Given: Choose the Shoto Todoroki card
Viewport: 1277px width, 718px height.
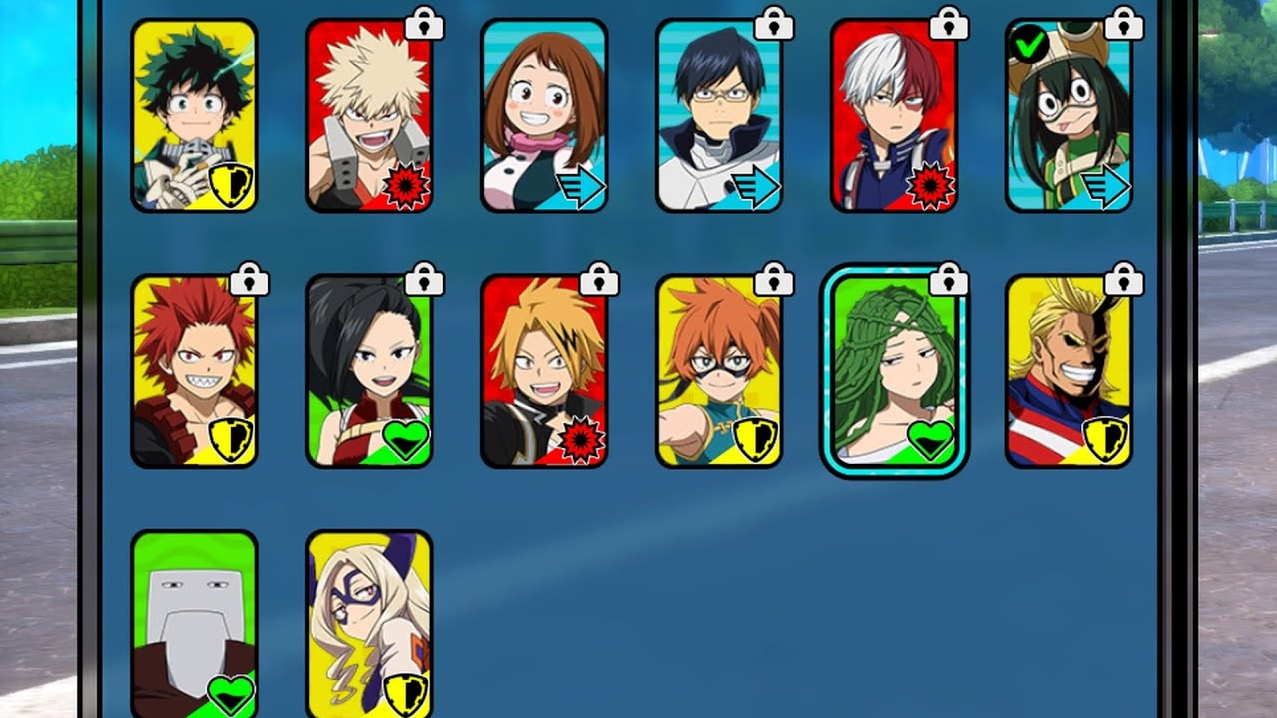Looking at the screenshot, I should [893, 115].
